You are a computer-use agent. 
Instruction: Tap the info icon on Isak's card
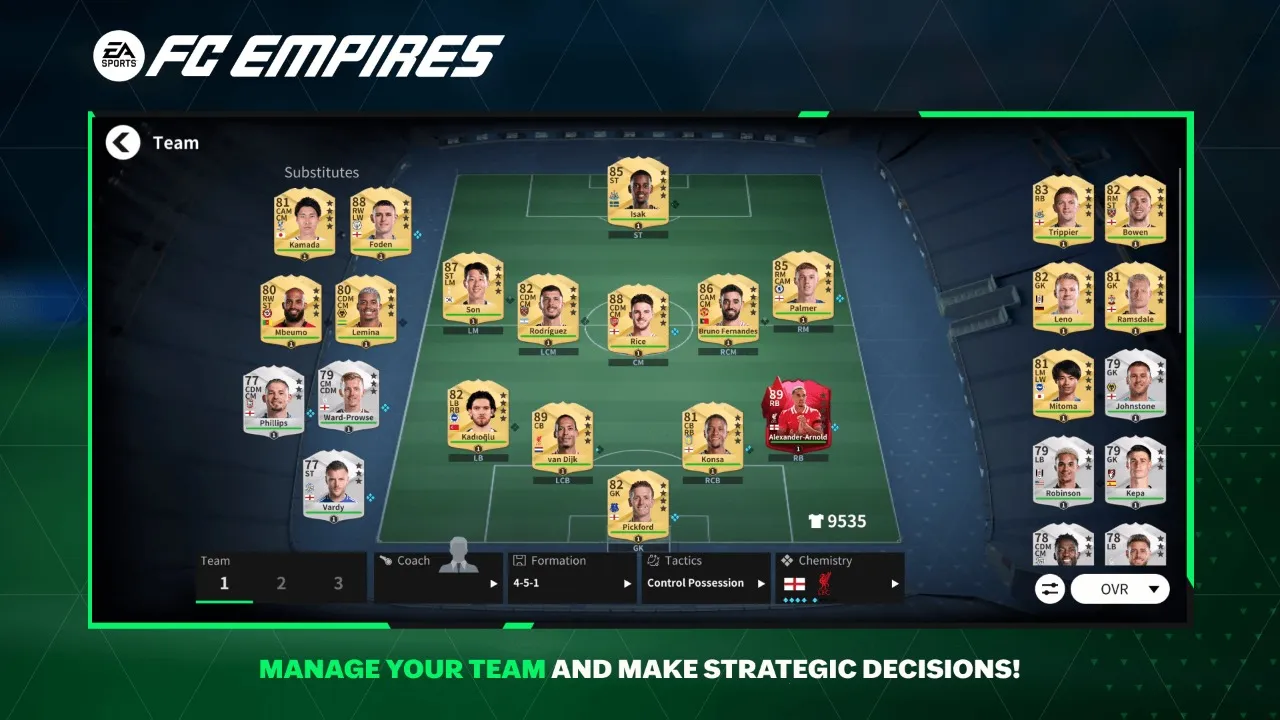[x=637, y=226]
